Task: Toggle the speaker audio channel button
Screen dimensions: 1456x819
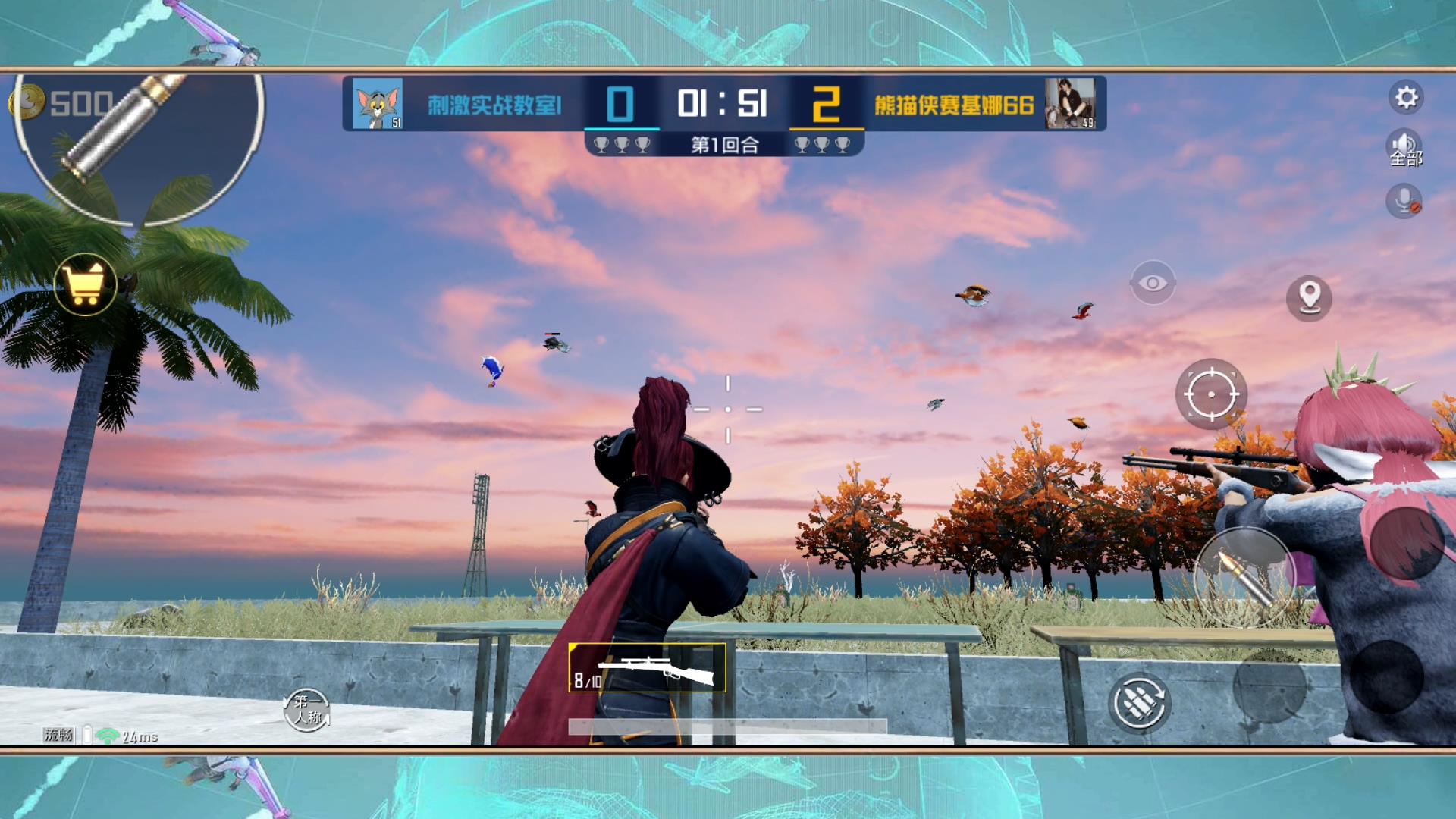Action: click(1404, 147)
